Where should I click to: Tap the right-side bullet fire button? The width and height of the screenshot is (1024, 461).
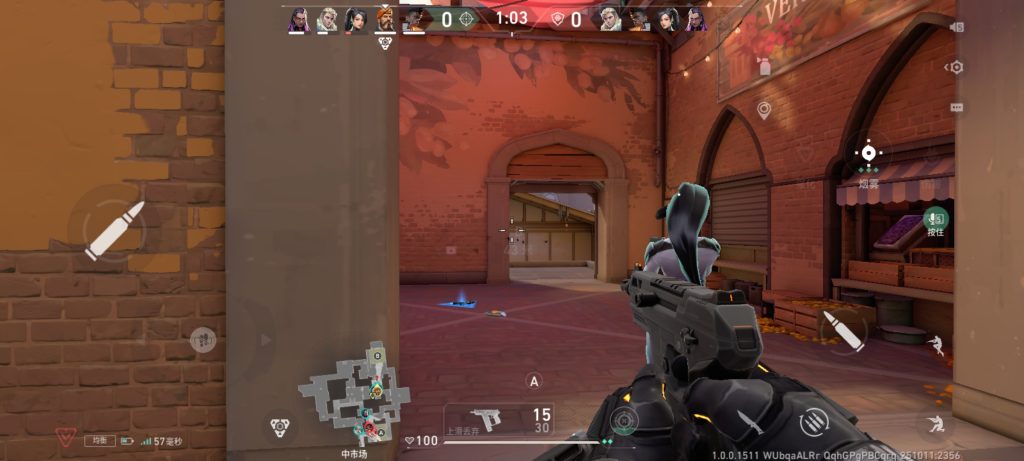(x=840, y=330)
